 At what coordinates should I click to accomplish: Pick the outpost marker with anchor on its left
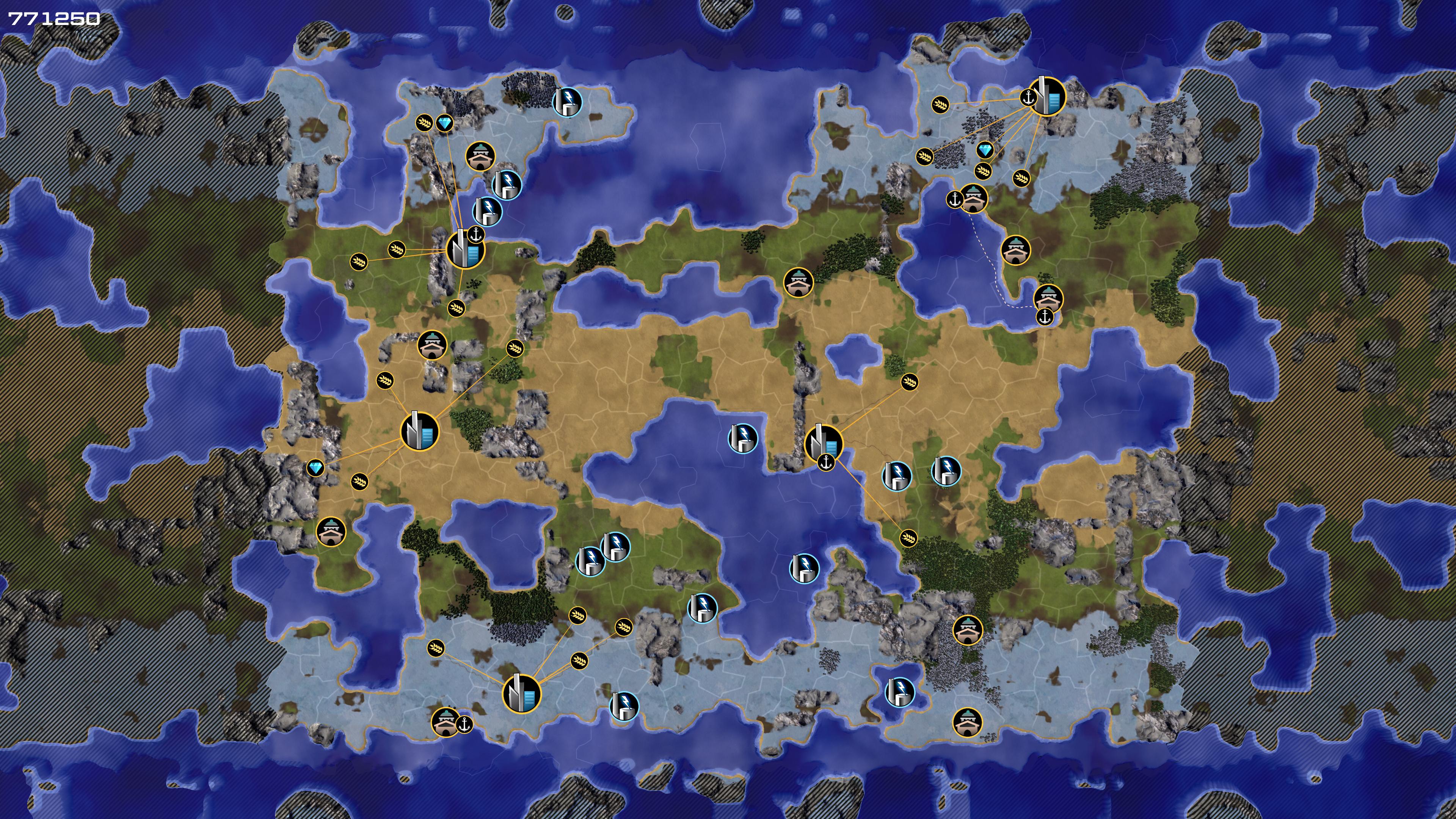(x=973, y=198)
